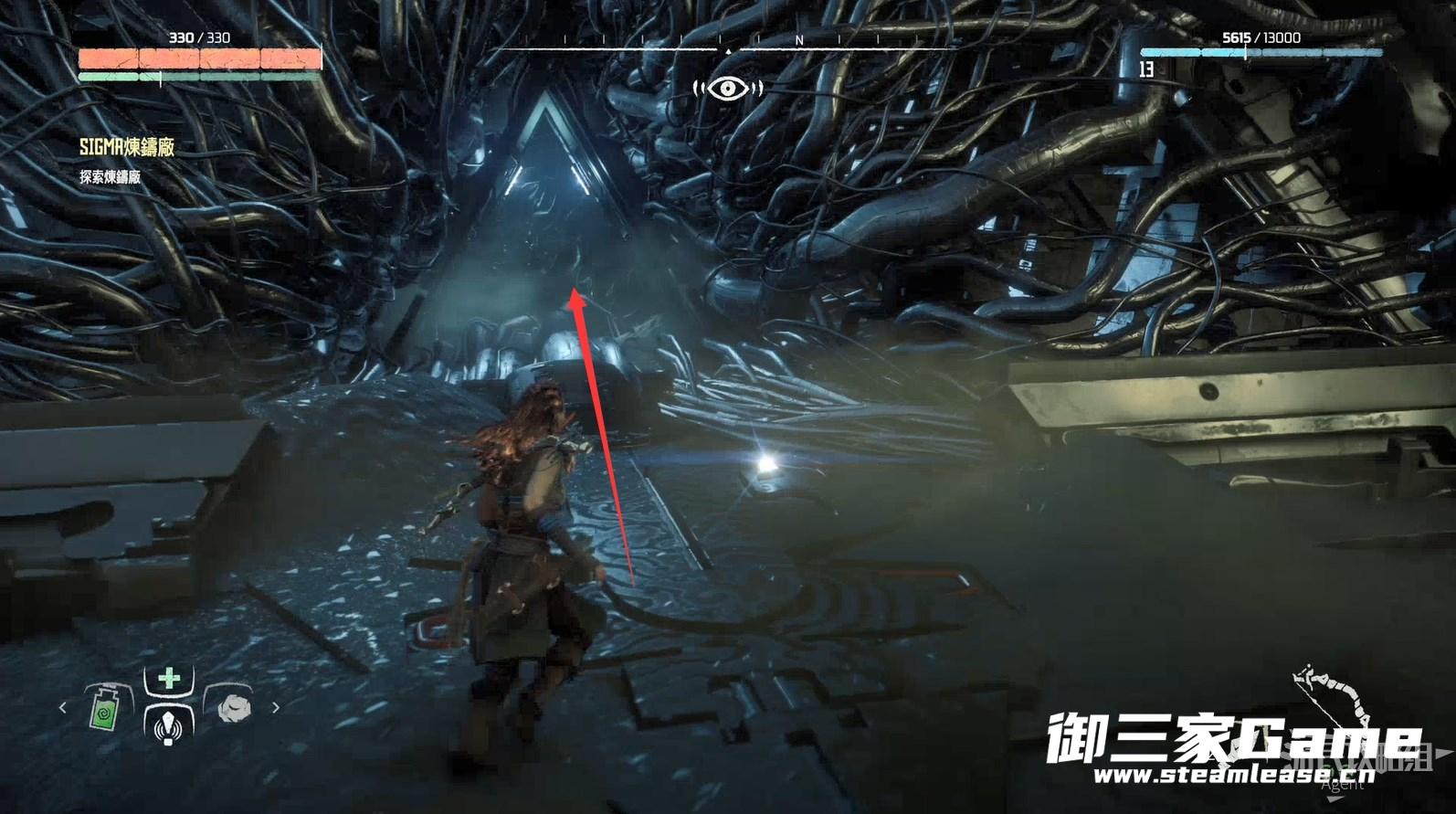Cycle quick items with the left arrow

coord(63,707)
